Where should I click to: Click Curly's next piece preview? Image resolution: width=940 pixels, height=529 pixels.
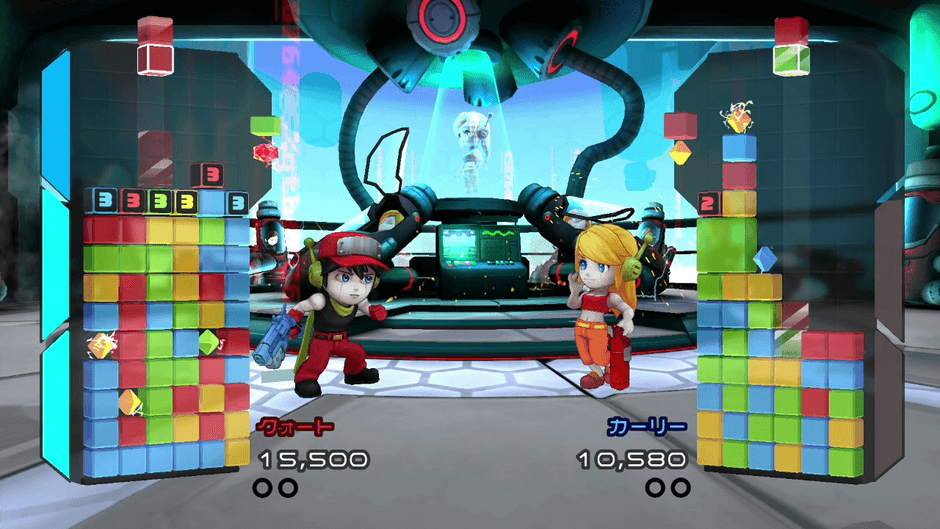click(x=791, y=46)
